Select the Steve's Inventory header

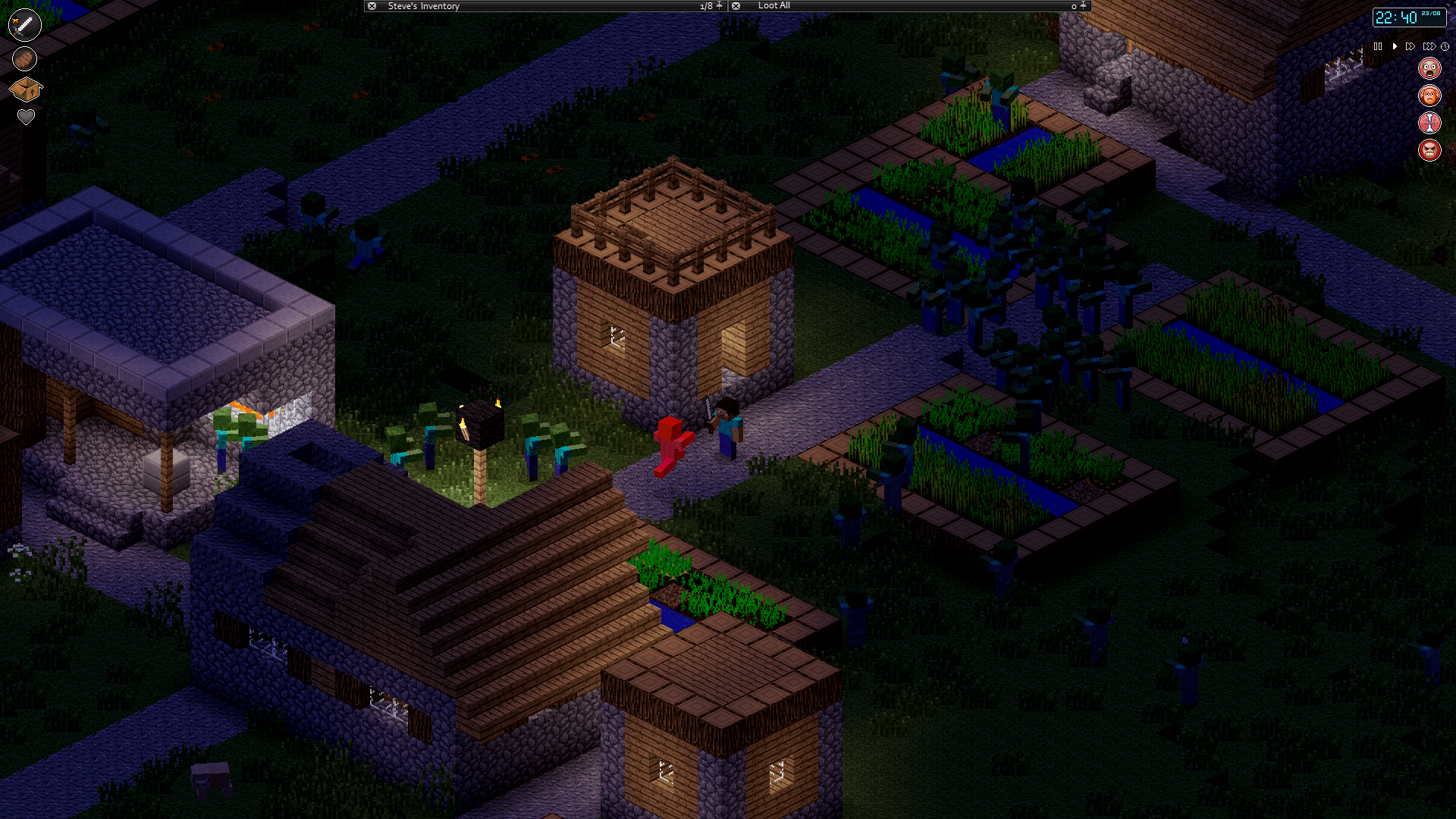coord(423,5)
